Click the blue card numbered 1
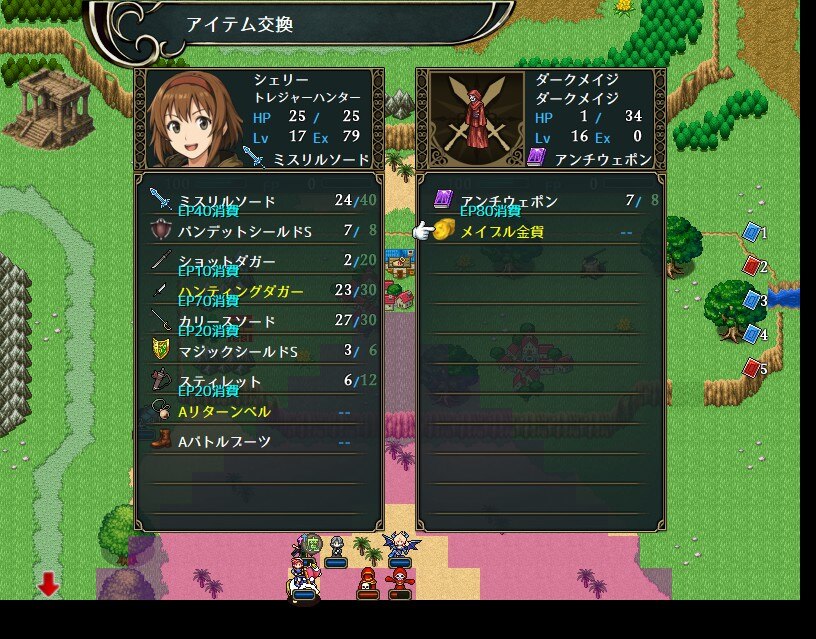Viewport: 816px width, 639px height. (x=752, y=233)
